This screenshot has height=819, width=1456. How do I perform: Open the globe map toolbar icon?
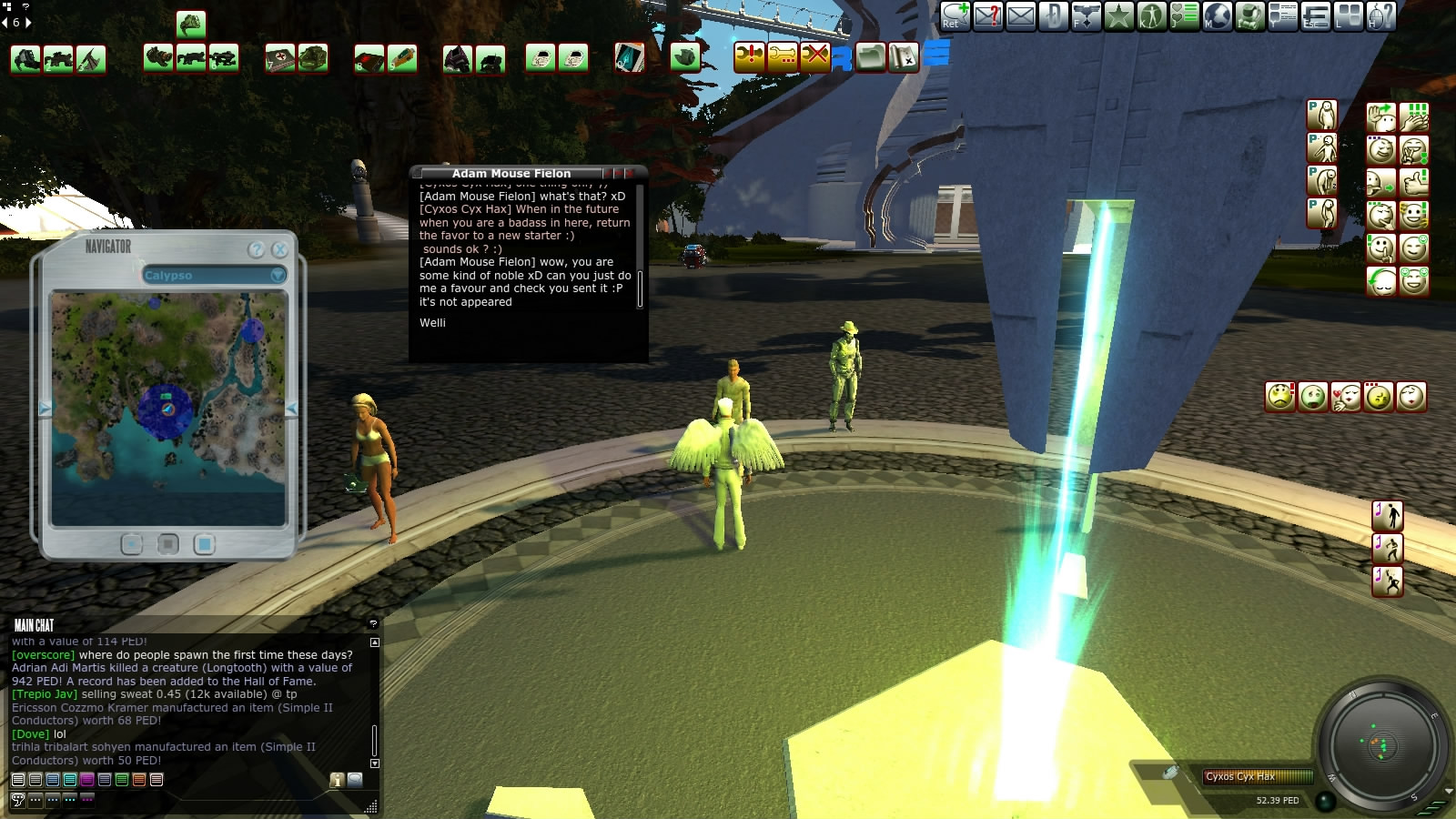click(x=1217, y=16)
